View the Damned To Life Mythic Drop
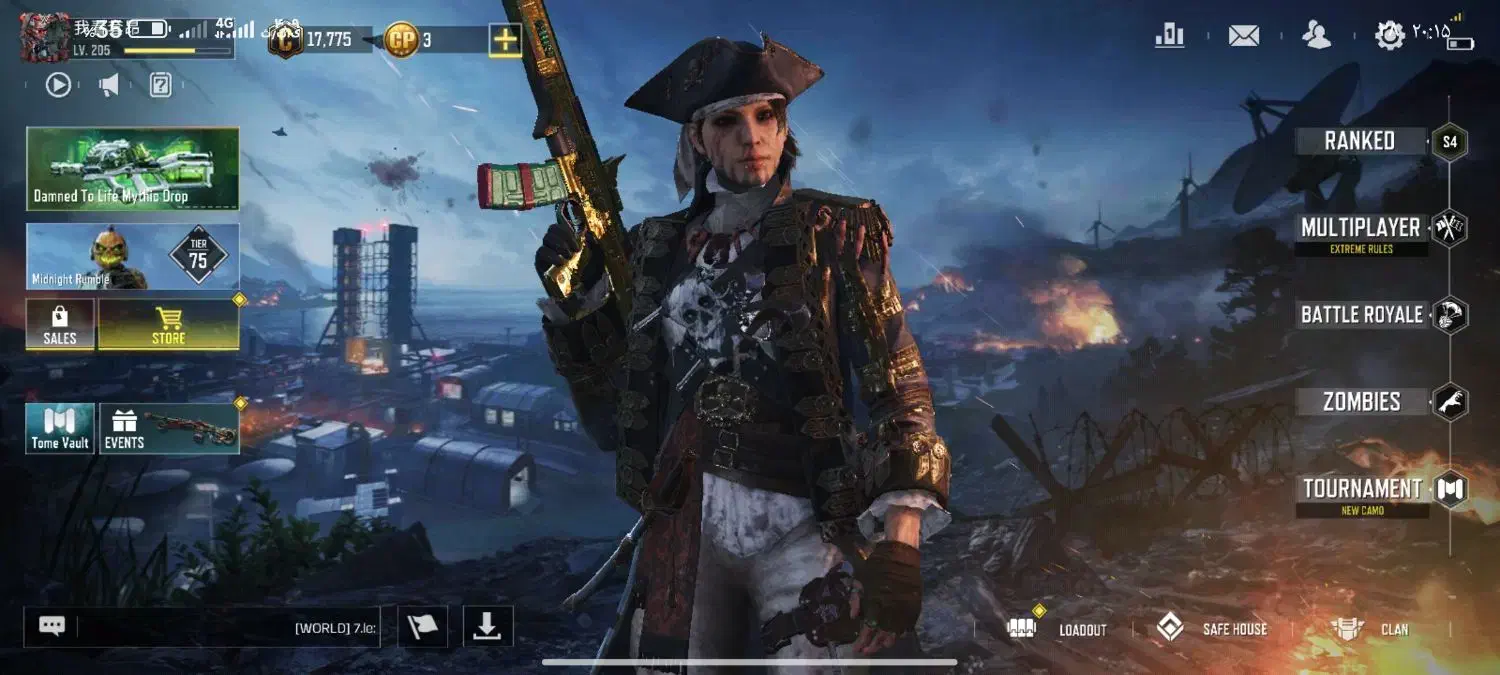Image resolution: width=1500 pixels, height=675 pixels. tap(132, 168)
